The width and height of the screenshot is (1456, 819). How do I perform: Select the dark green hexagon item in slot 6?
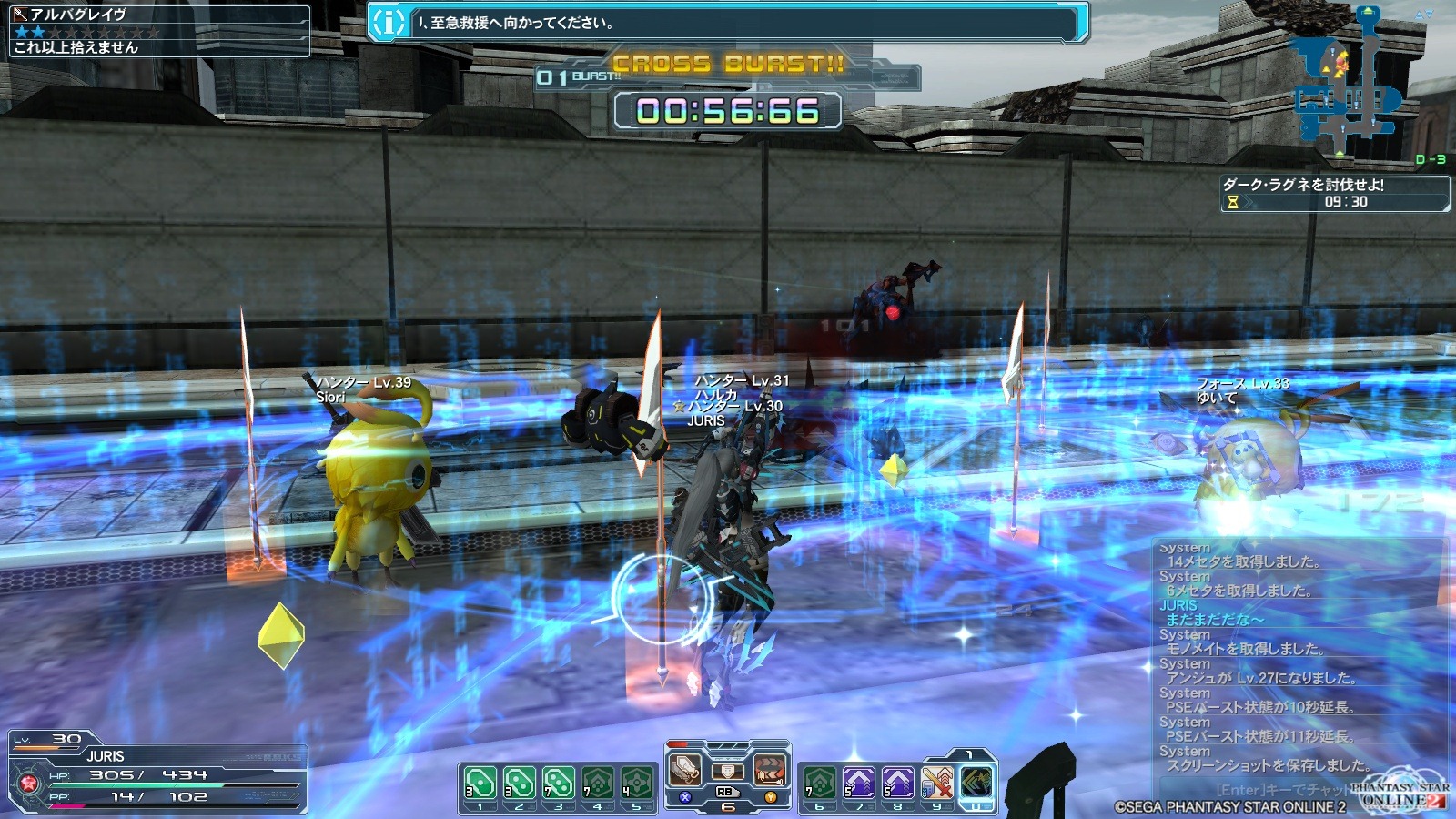pos(819,783)
